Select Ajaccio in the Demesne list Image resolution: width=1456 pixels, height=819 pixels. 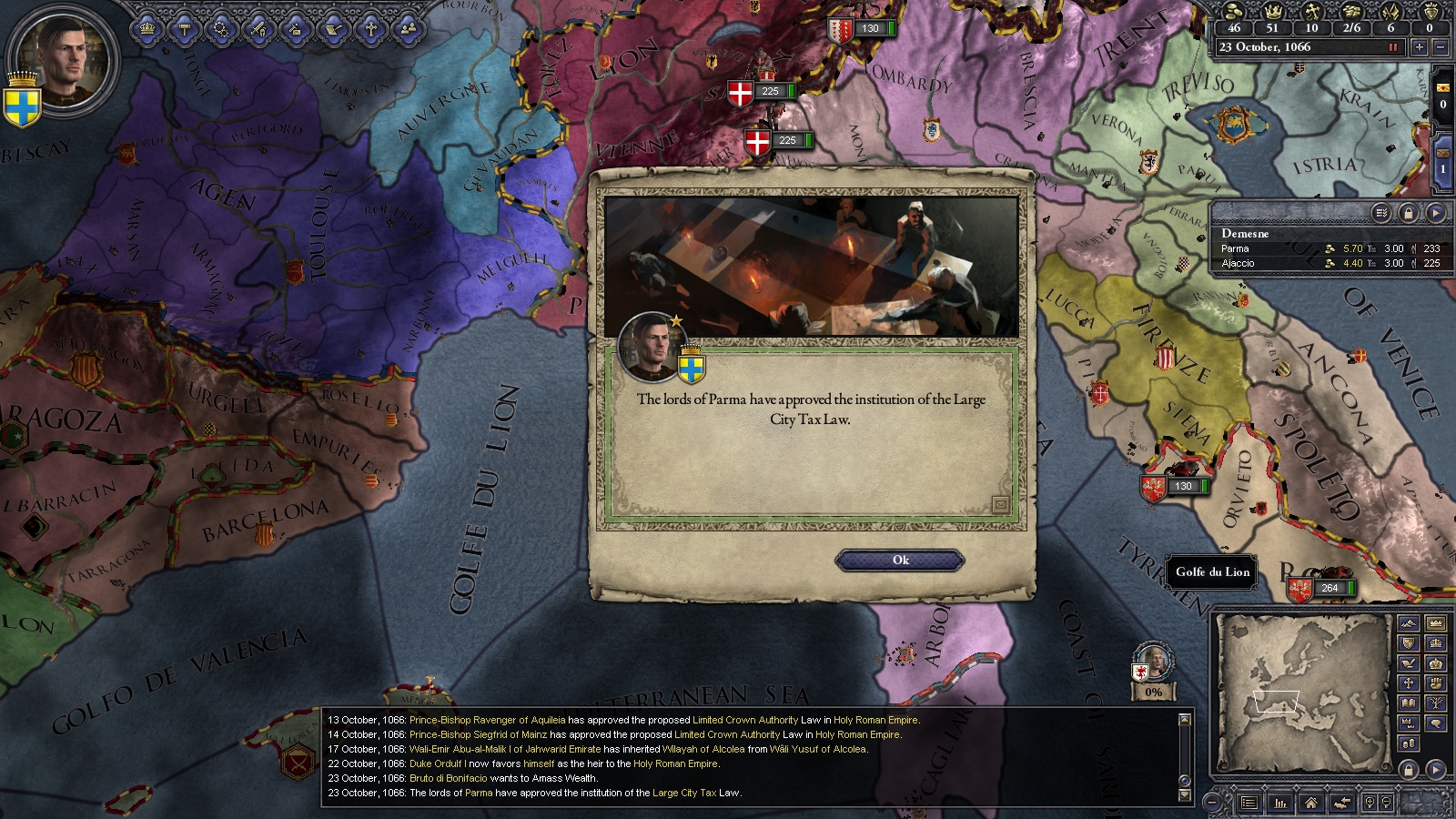[1238, 263]
